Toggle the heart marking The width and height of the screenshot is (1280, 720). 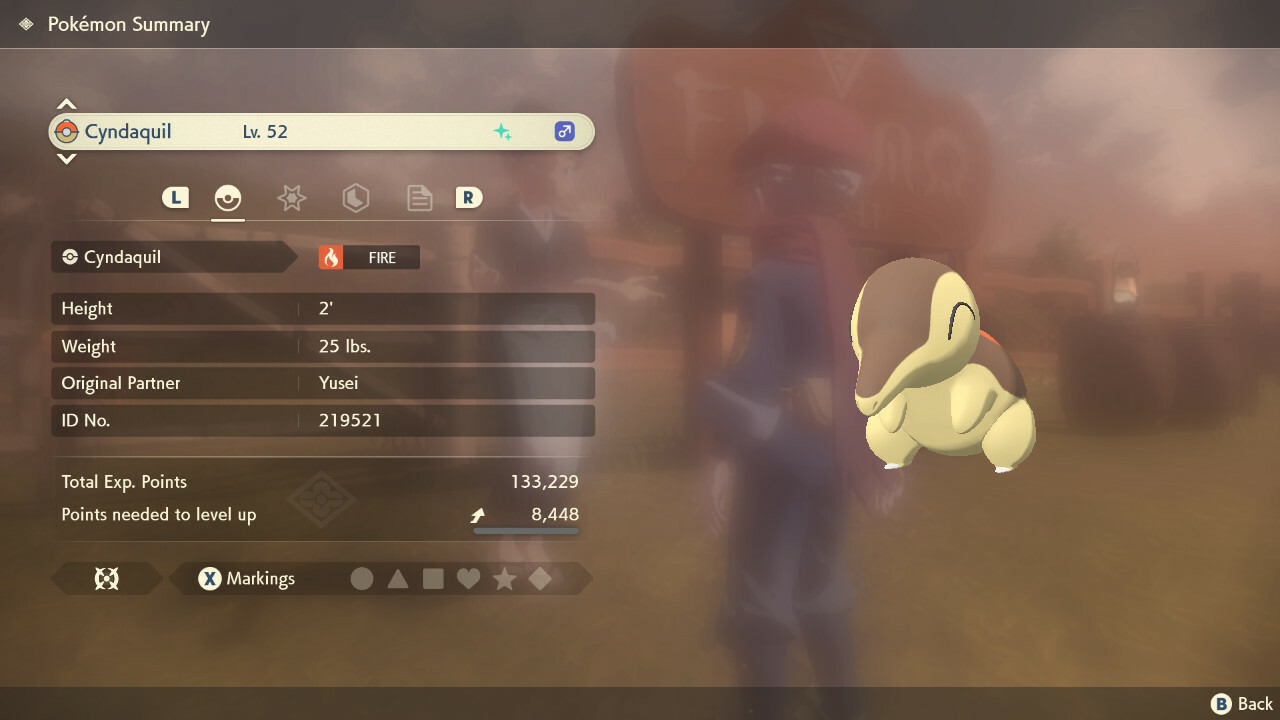click(x=468, y=578)
